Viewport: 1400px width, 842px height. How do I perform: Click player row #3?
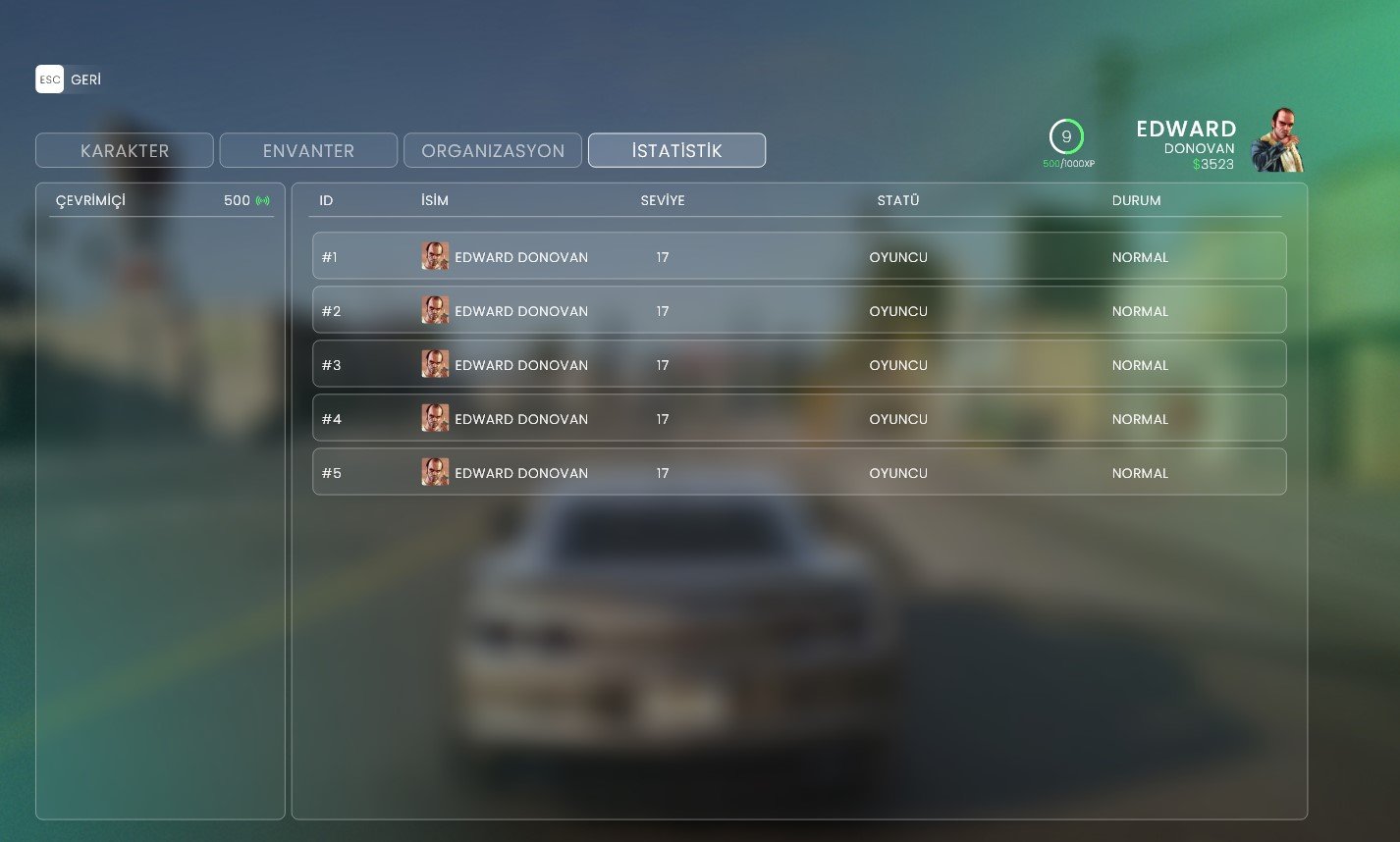(798, 364)
